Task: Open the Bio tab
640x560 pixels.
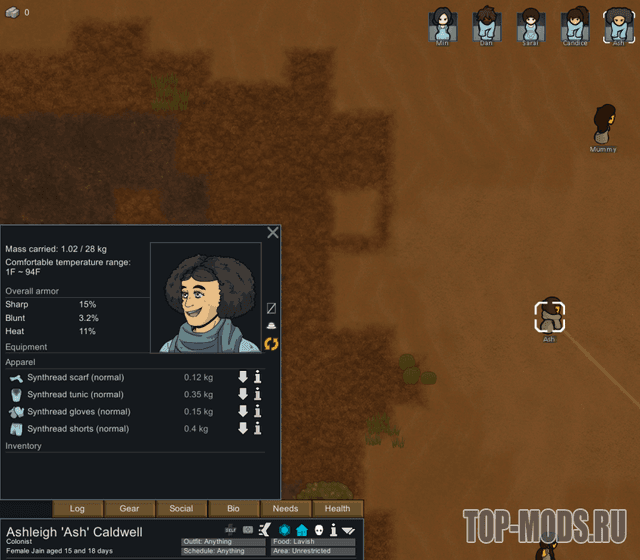Action: [x=233, y=509]
